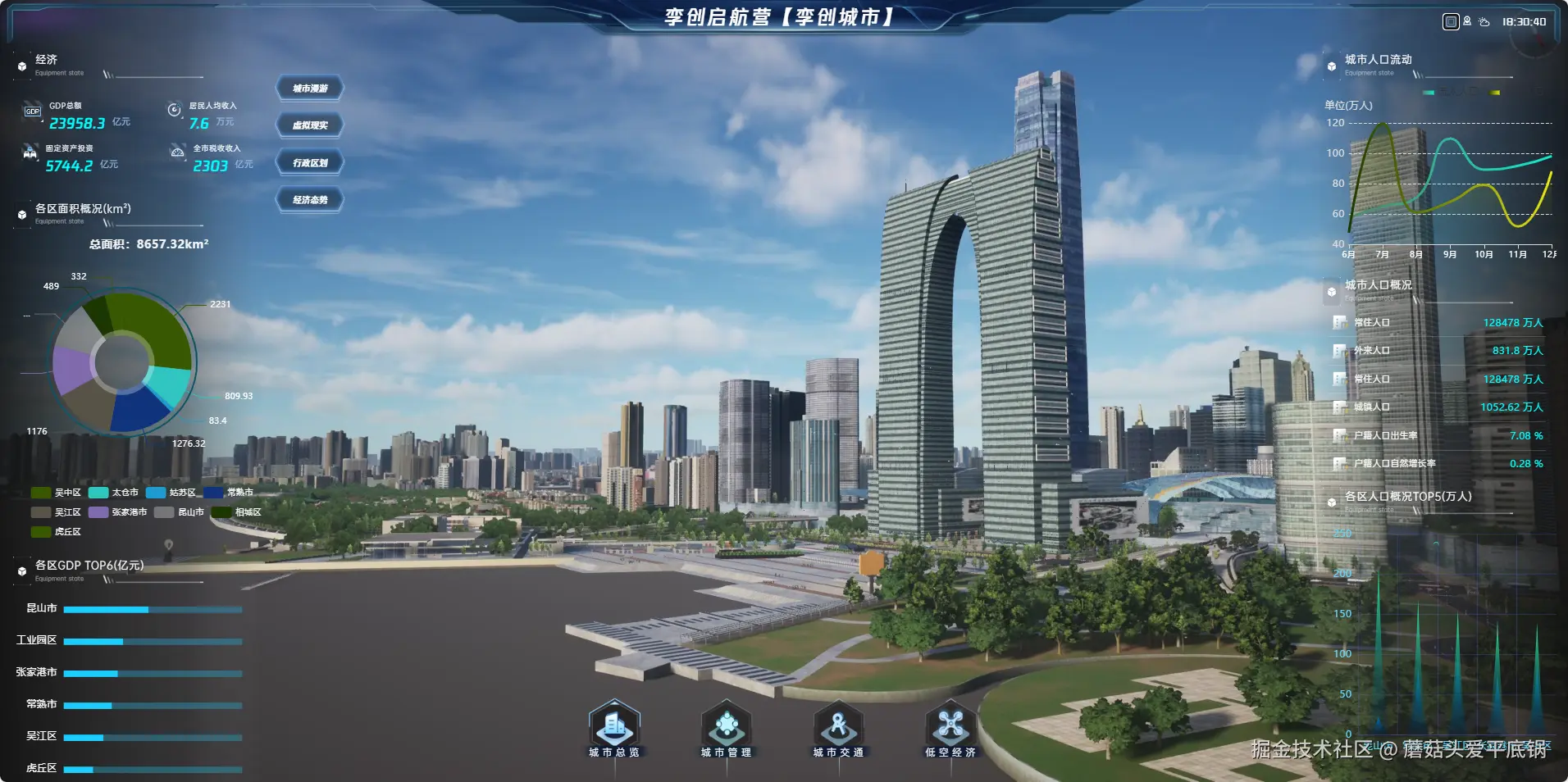The height and width of the screenshot is (782, 1568).
Task: Show the 行政区划 administrative divisions
Action: pos(310,163)
